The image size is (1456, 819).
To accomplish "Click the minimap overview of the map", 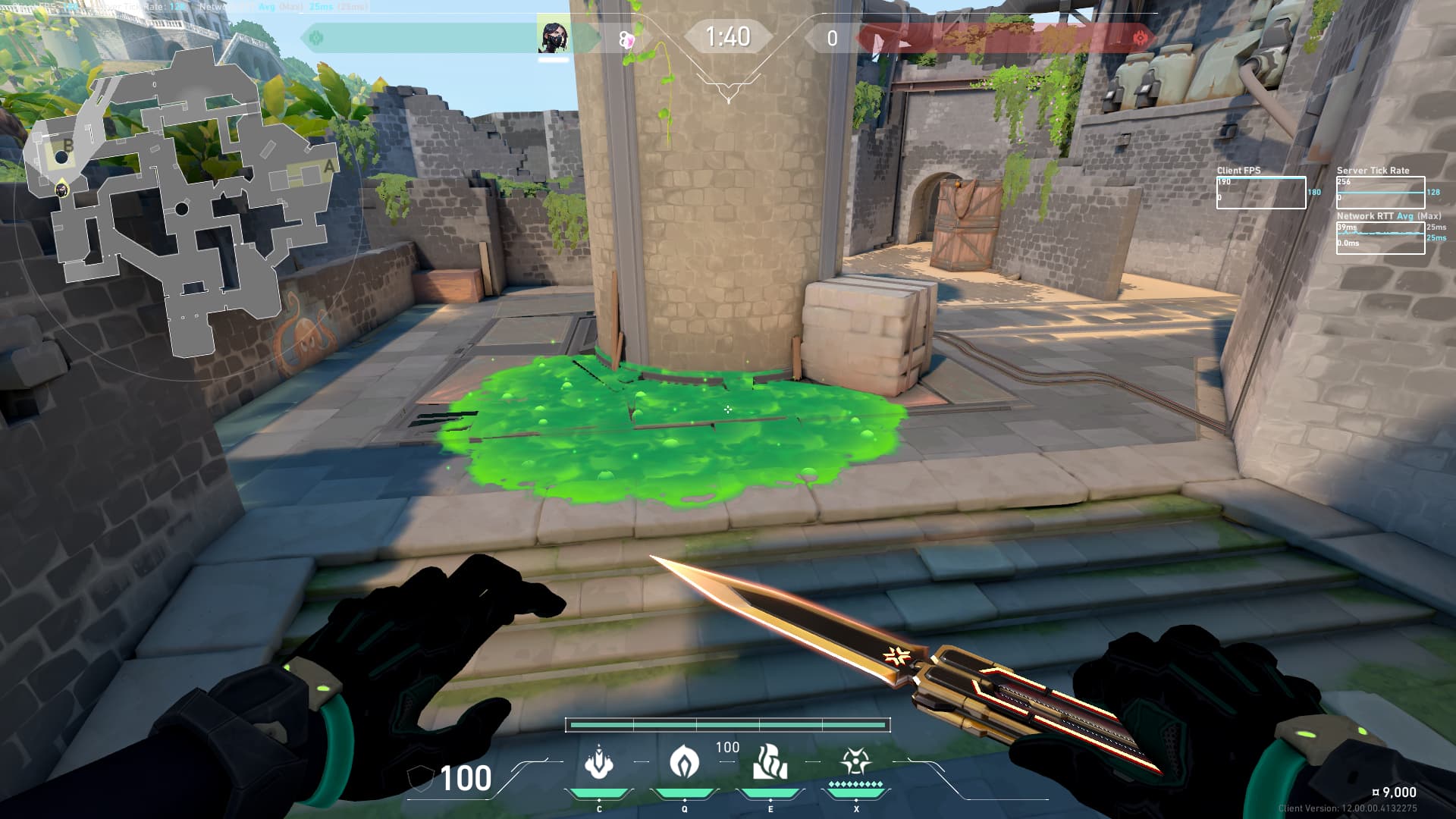I will [x=182, y=205].
